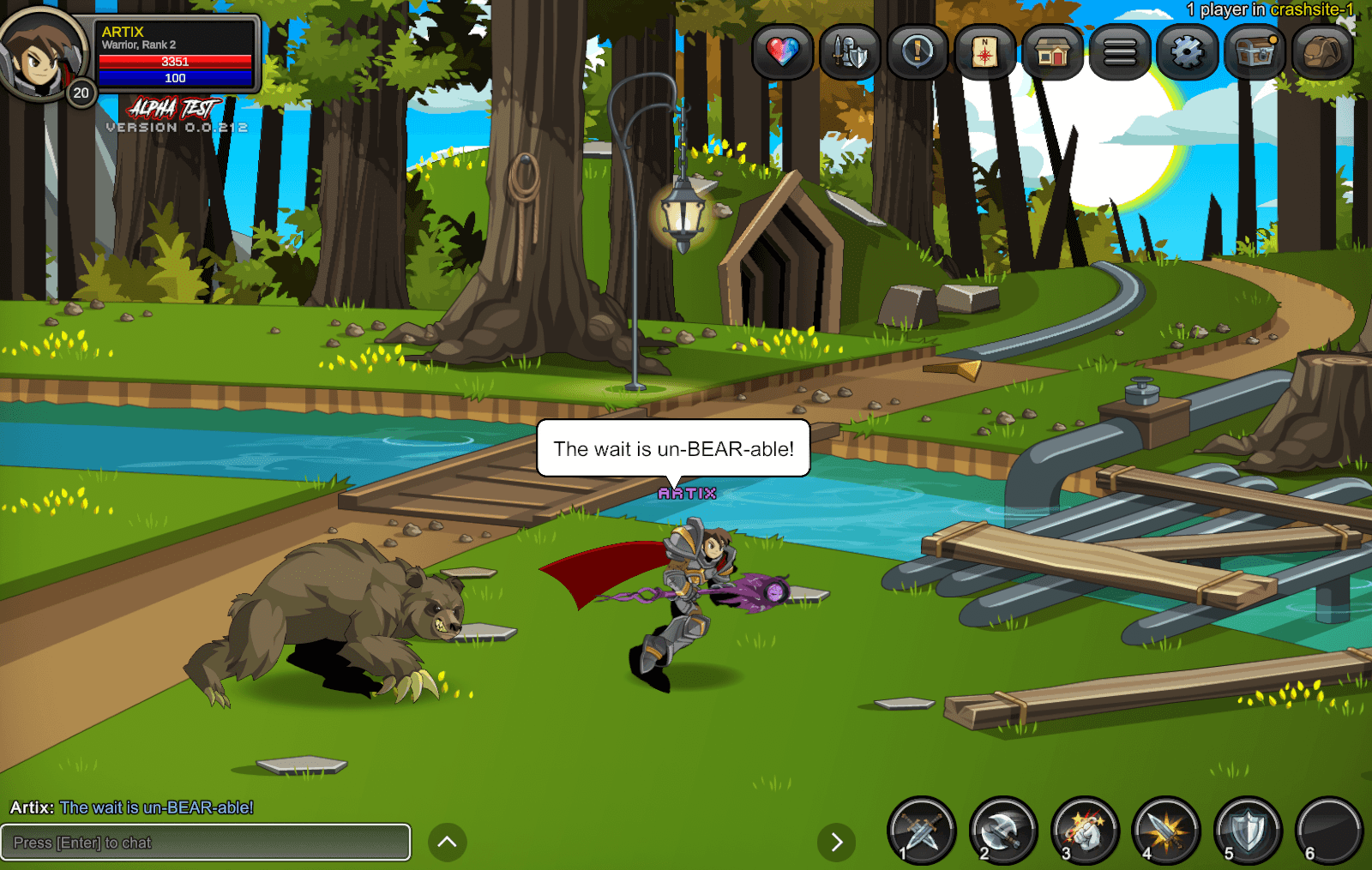Open the backpack inventory

(x=1321, y=52)
